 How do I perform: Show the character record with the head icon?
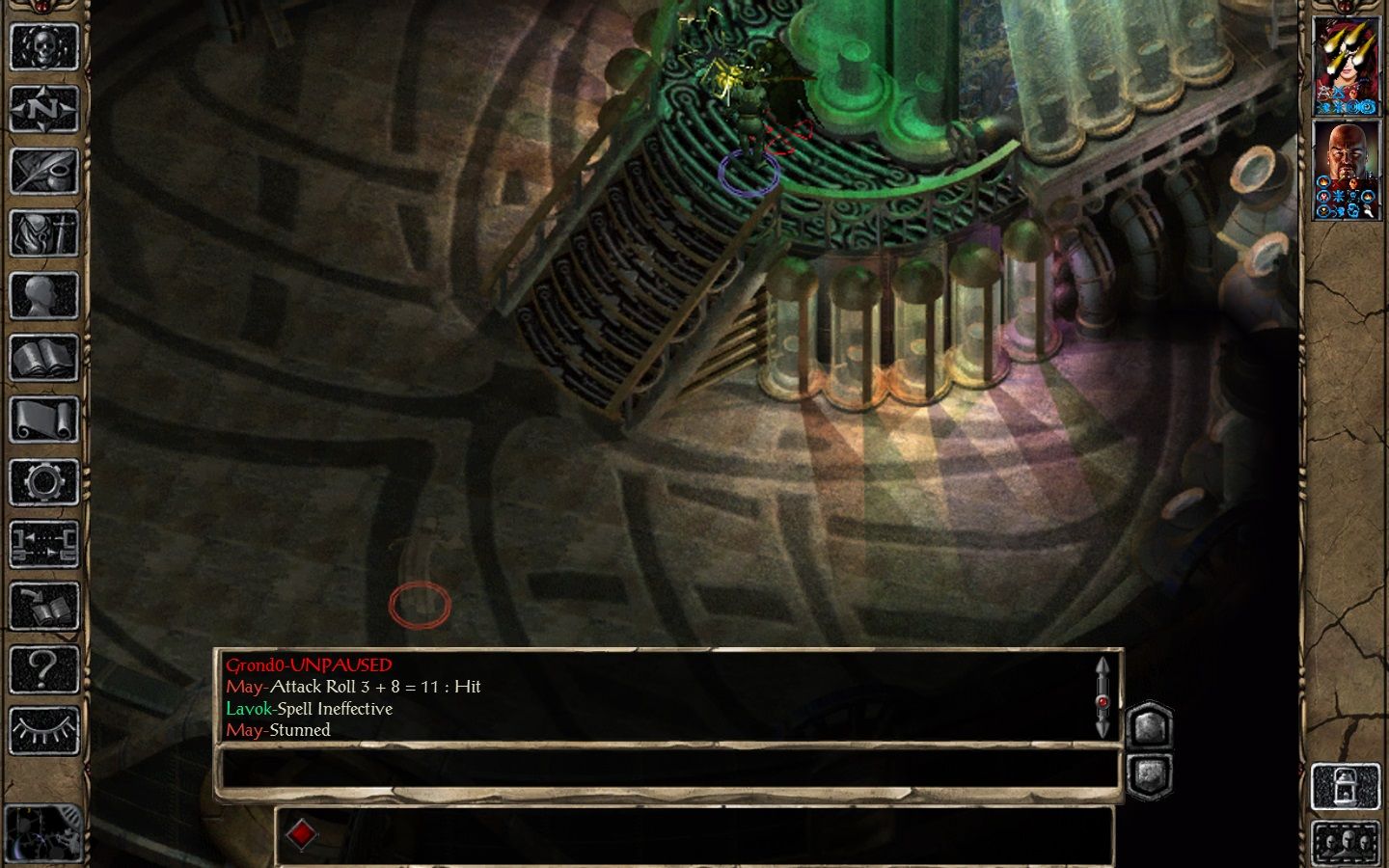[x=44, y=295]
